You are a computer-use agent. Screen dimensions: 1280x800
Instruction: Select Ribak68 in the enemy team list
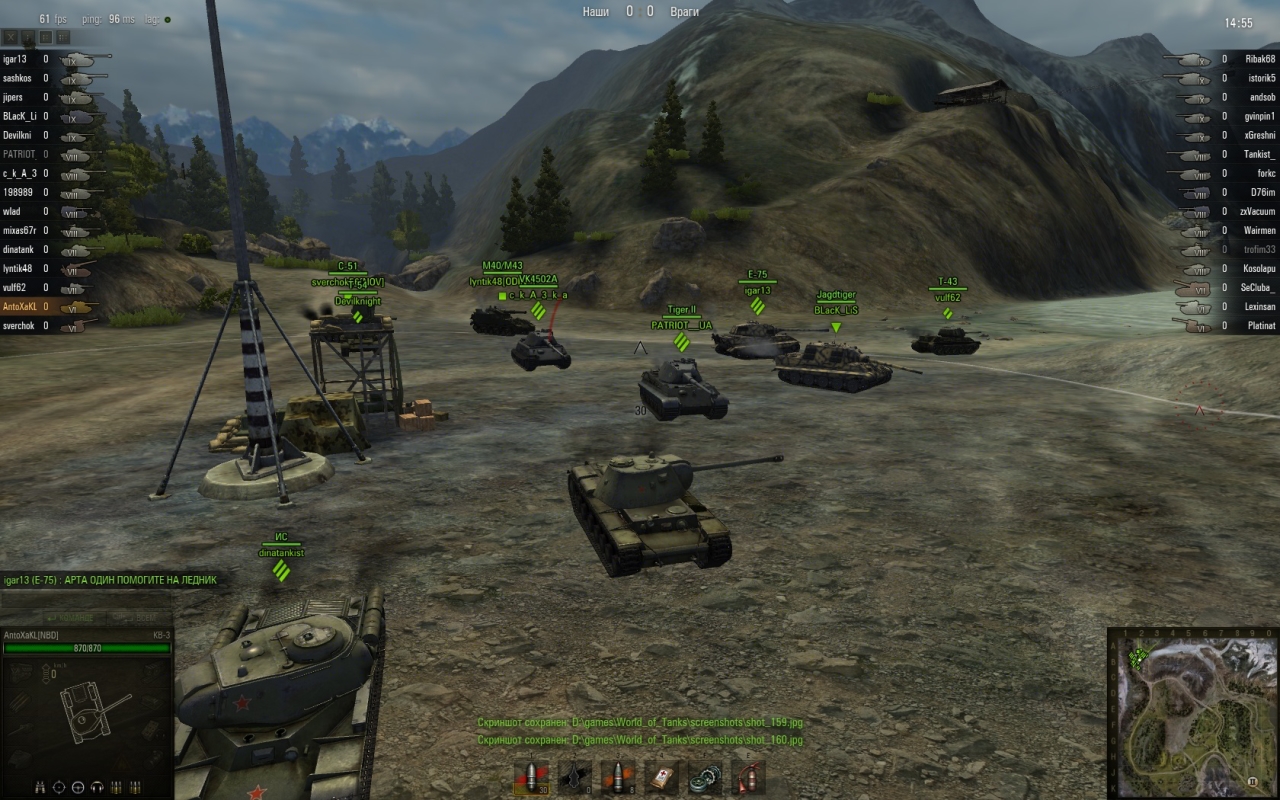1260,59
